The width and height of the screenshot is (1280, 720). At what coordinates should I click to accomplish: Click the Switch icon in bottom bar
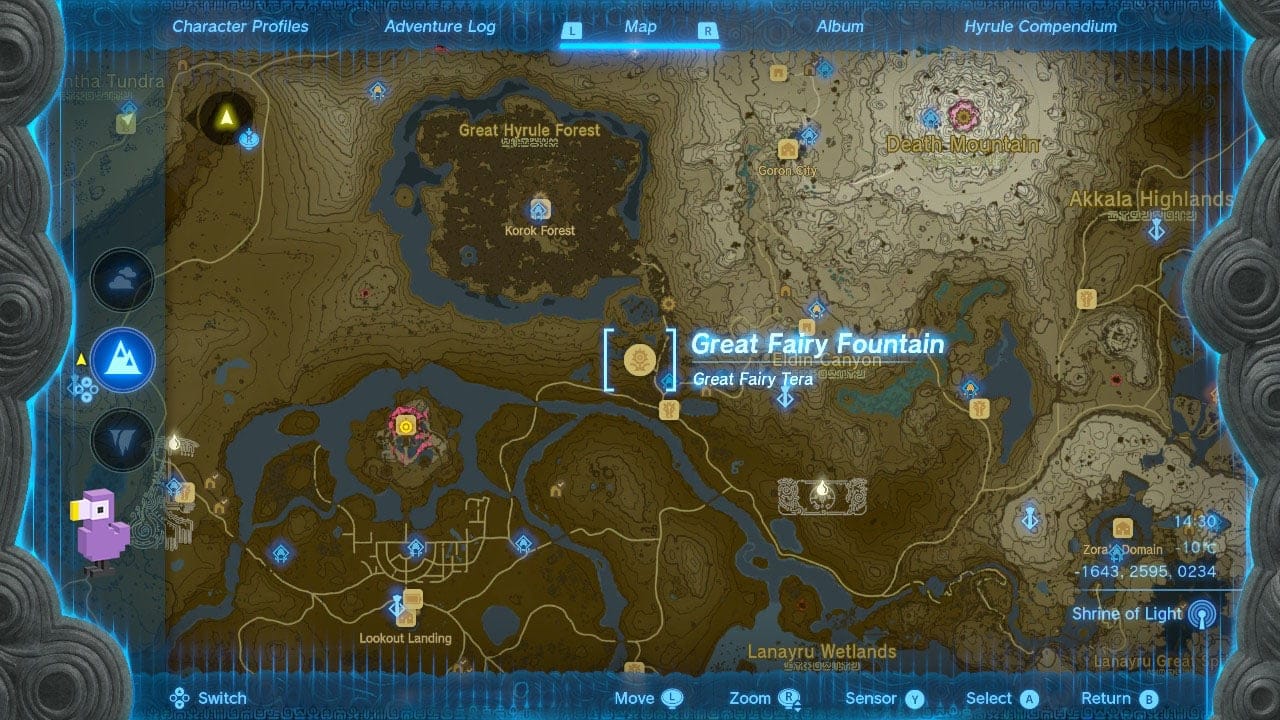(x=180, y=698)
